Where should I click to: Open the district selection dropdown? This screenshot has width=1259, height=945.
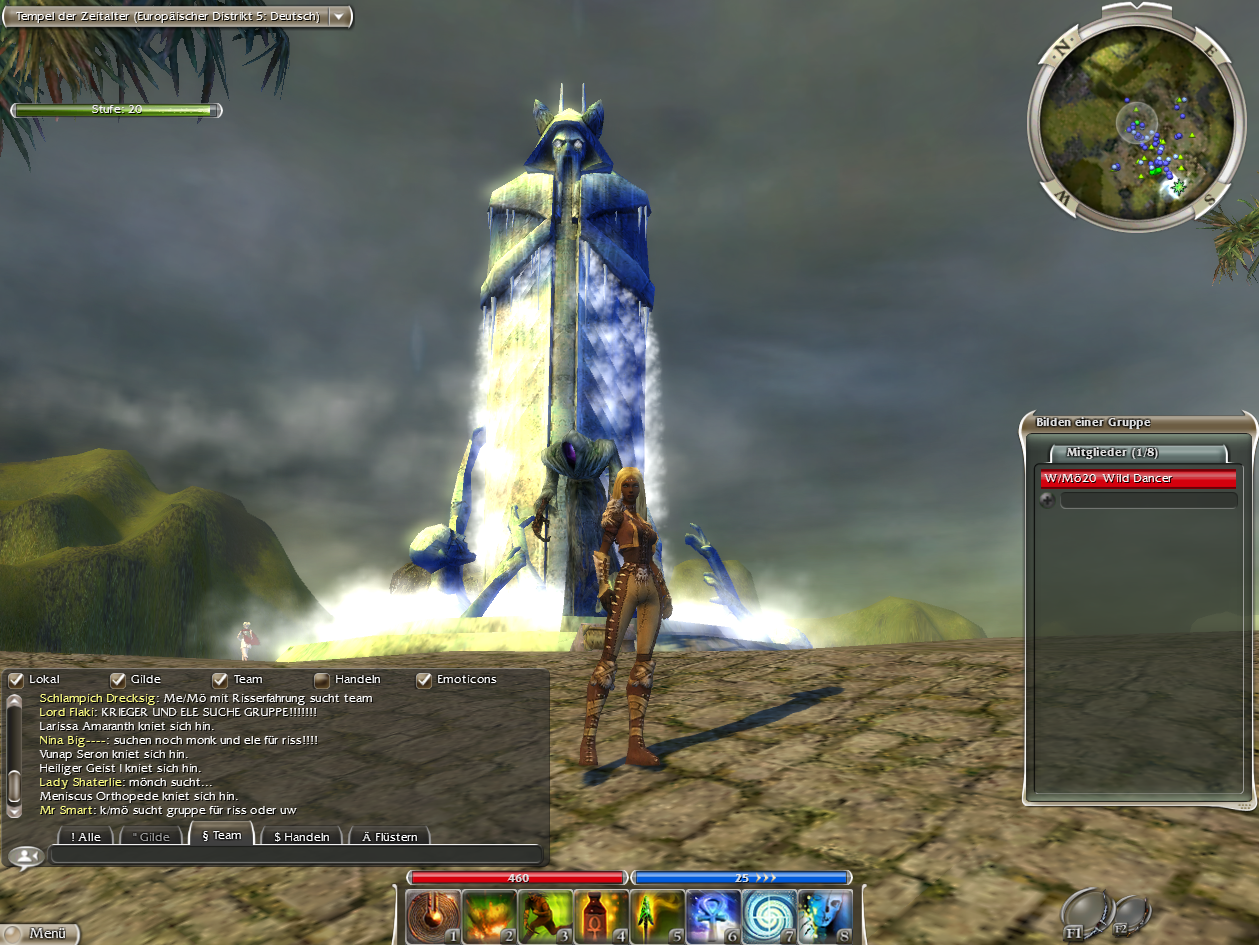coord(340,16)
